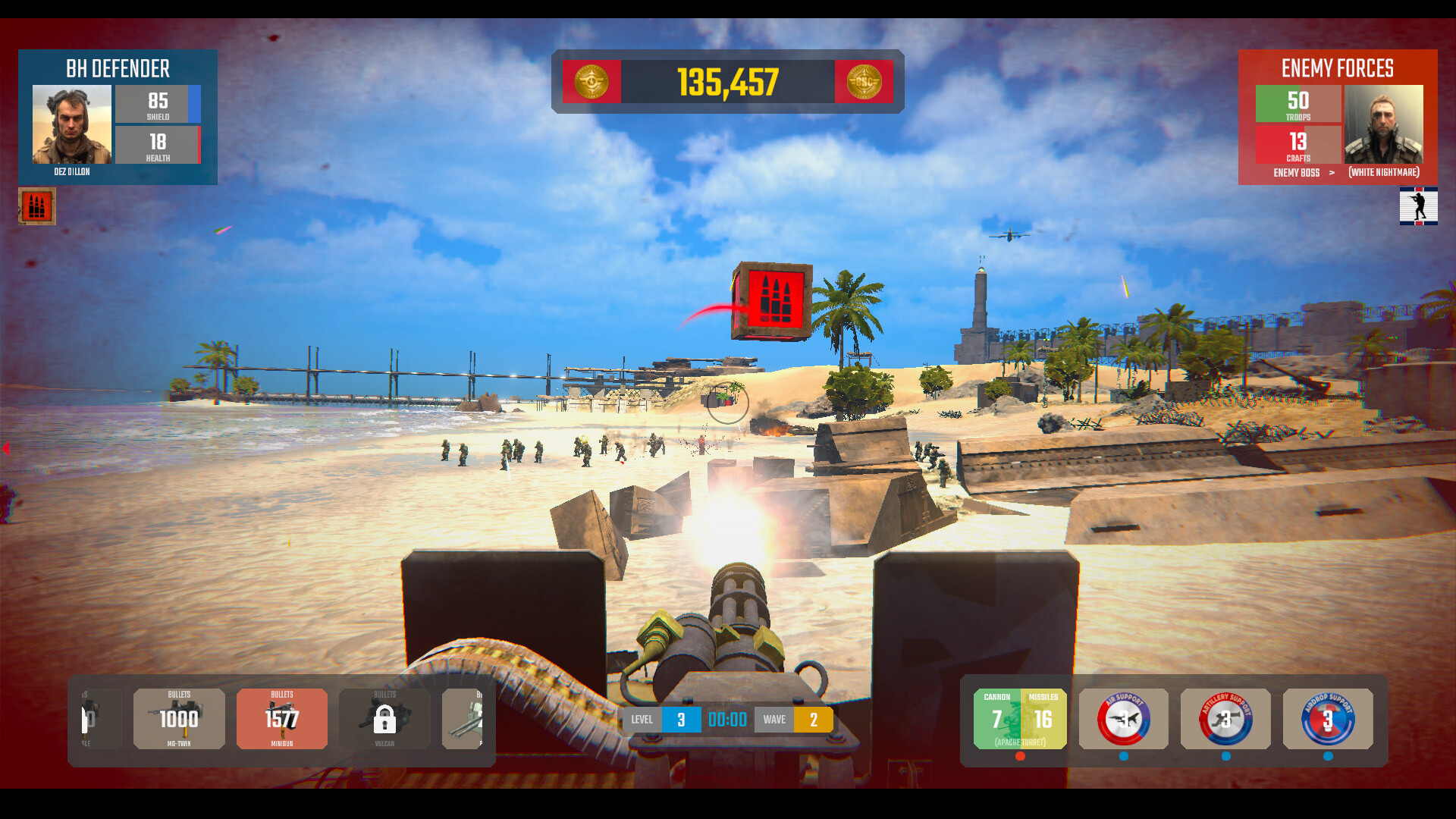Image resolution: width=1456 pixels, height=819 pixels.
Task: Switch to the Missiles panel on Apache Turret
Action: (x=1040, y=719)
